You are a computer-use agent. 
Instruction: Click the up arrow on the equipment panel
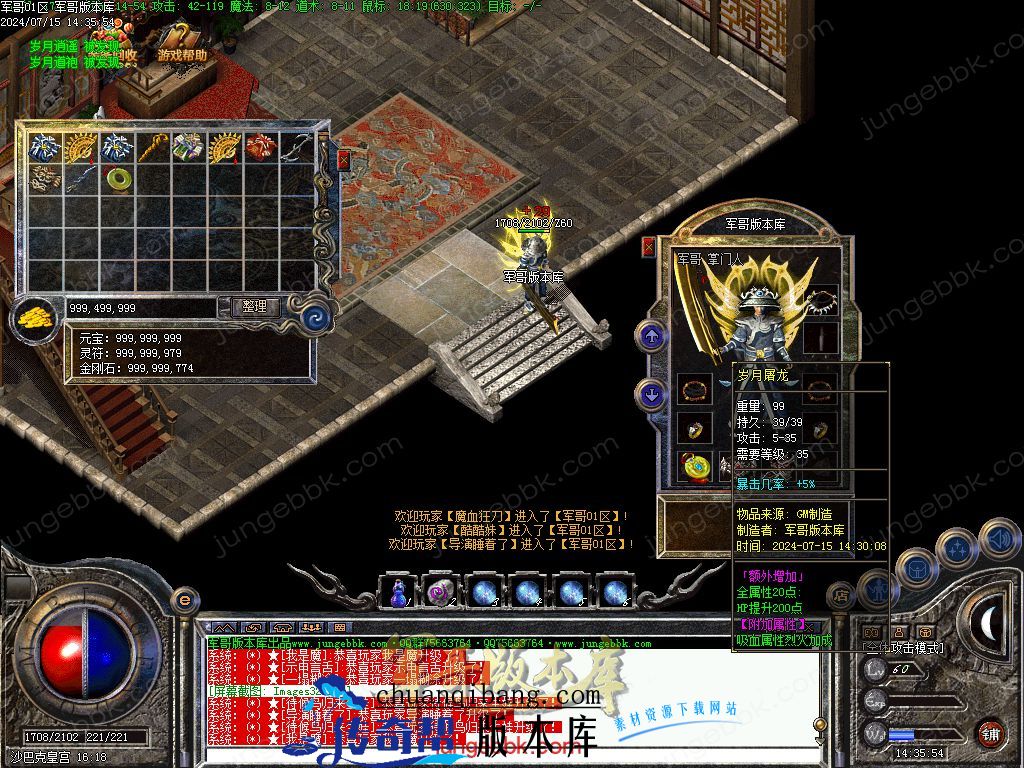click(652, 336)
